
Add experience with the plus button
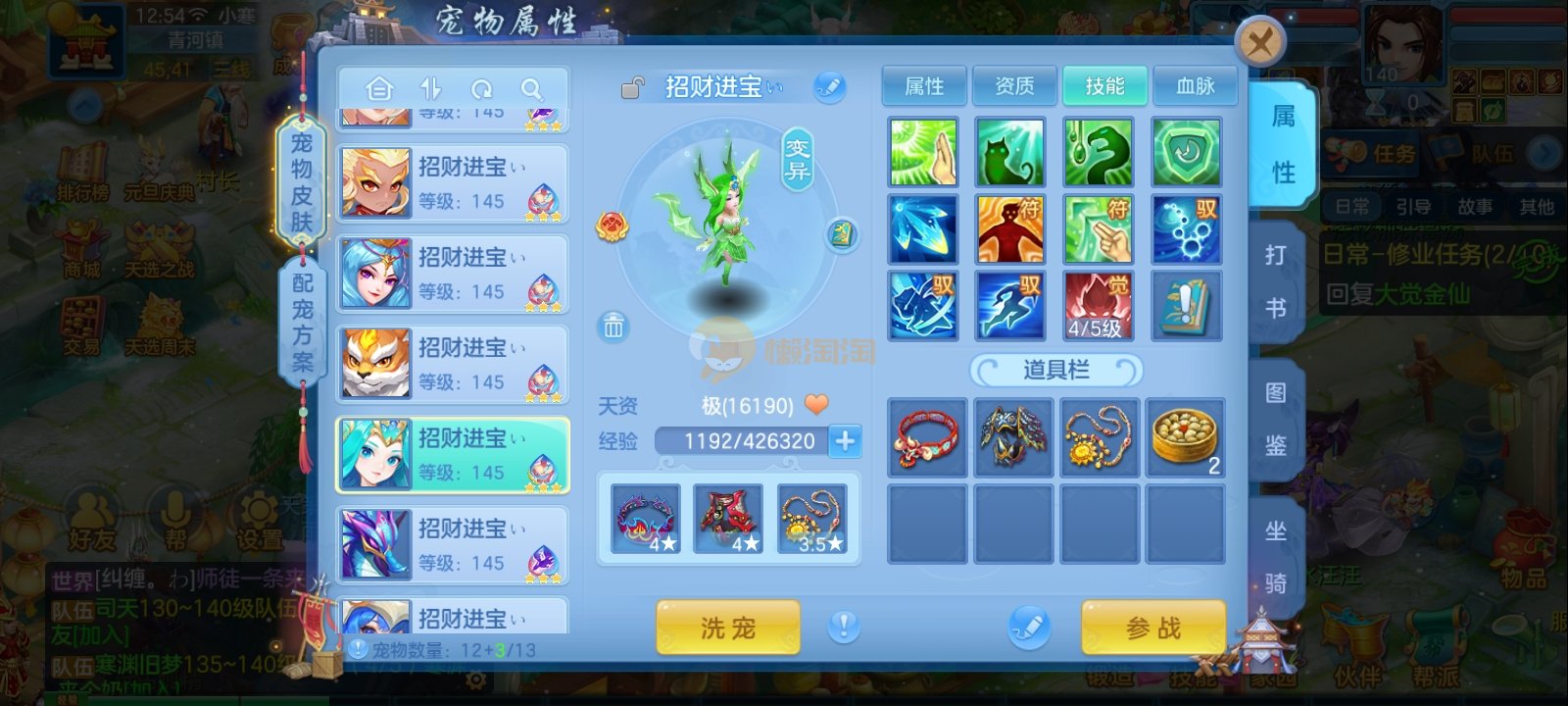845,441
